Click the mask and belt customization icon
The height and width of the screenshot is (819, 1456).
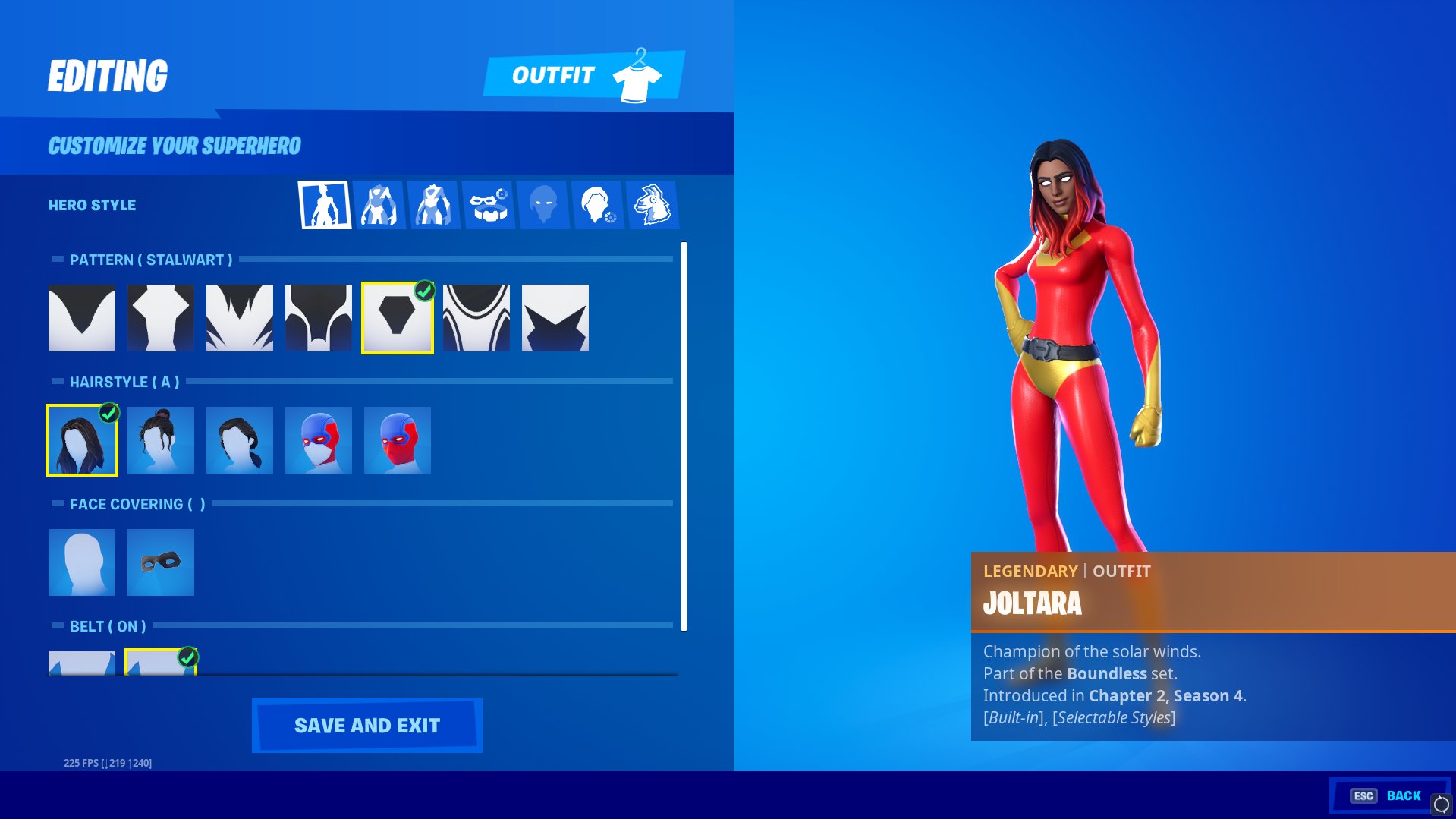coord(489,203)
